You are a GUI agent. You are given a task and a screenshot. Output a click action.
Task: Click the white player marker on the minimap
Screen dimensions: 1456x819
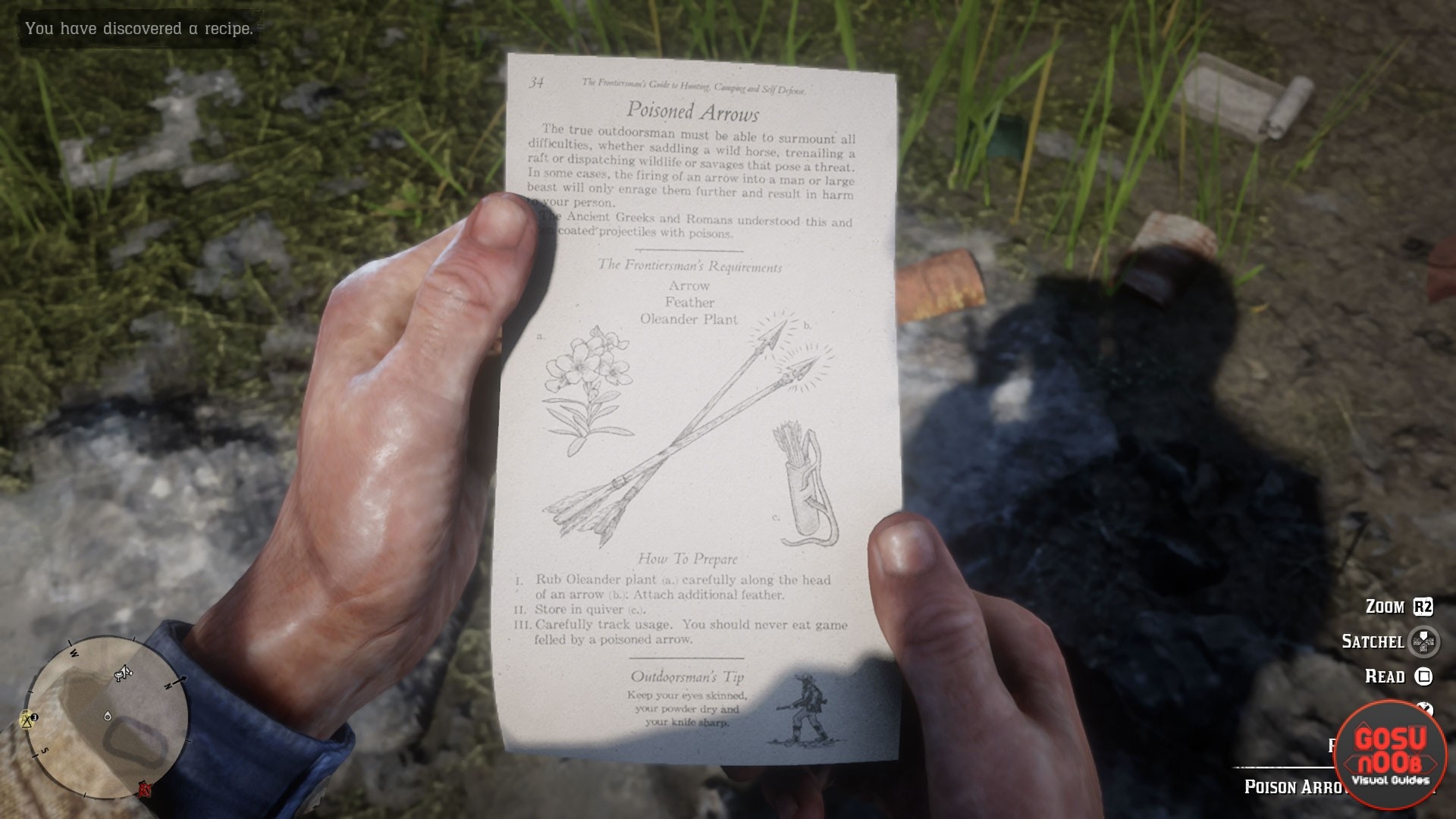click(x=107, y=716)
